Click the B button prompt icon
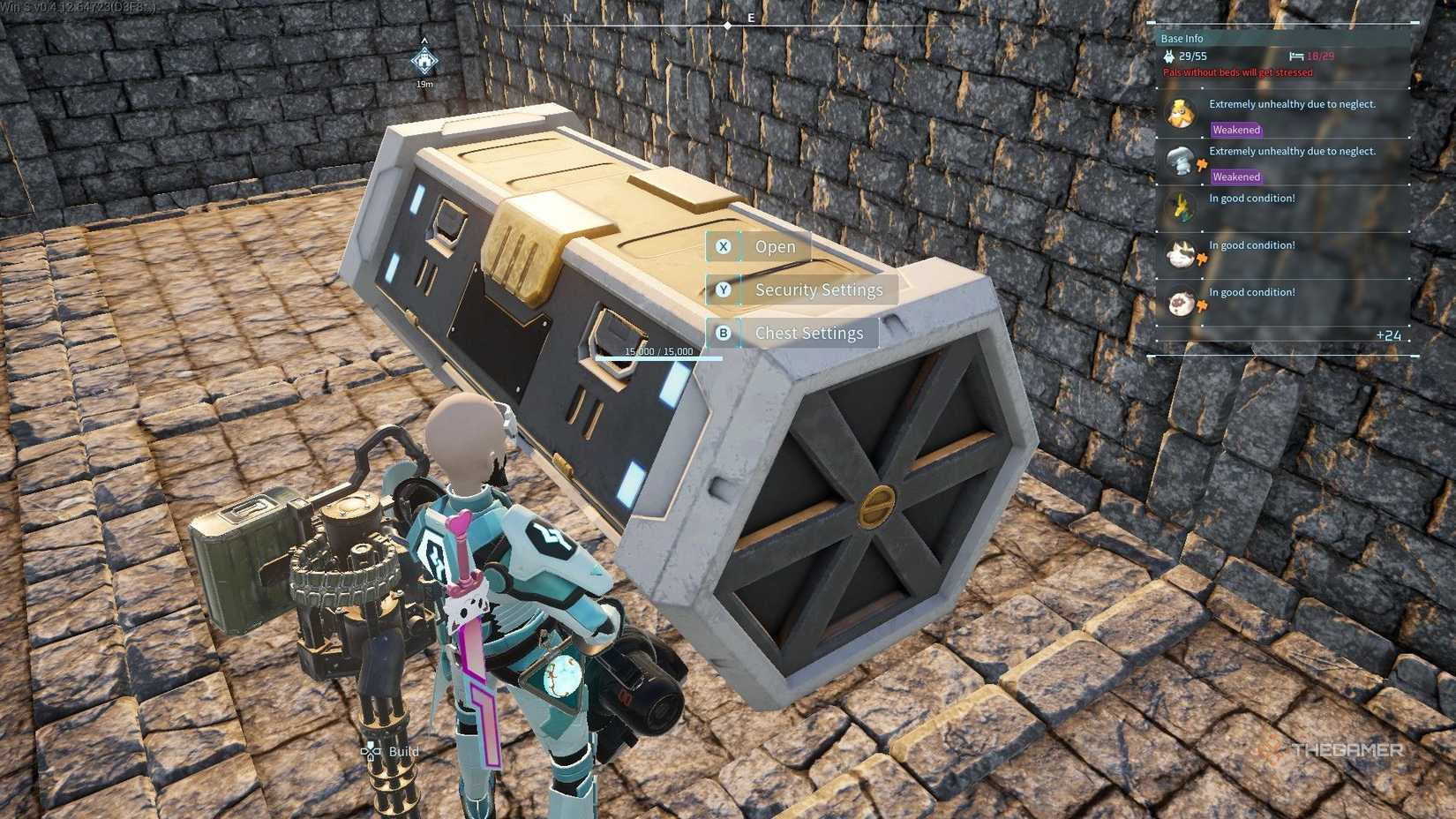The image size is (1456, 819). pos(724,333)
